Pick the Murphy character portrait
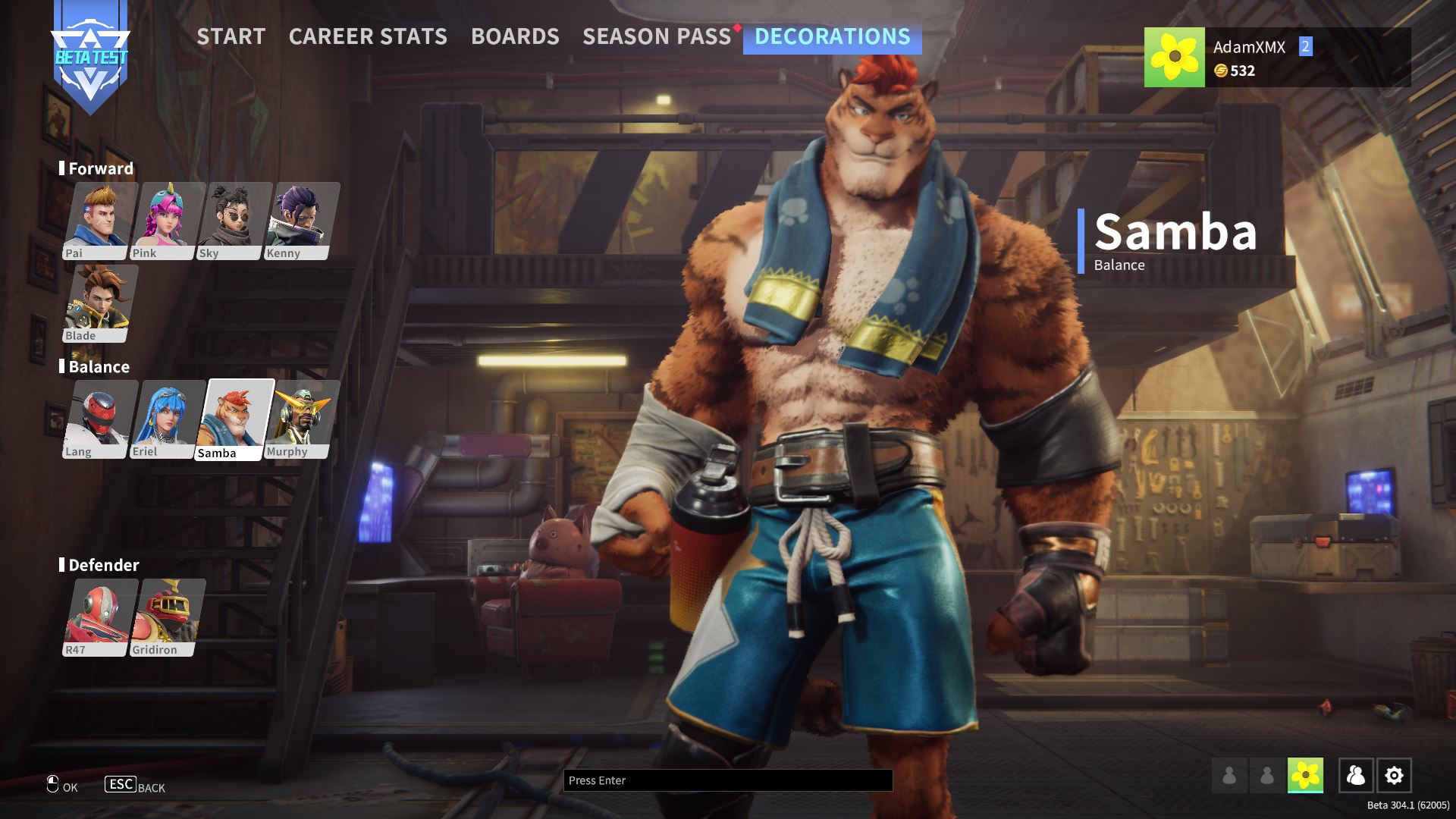 click(301, 419)
